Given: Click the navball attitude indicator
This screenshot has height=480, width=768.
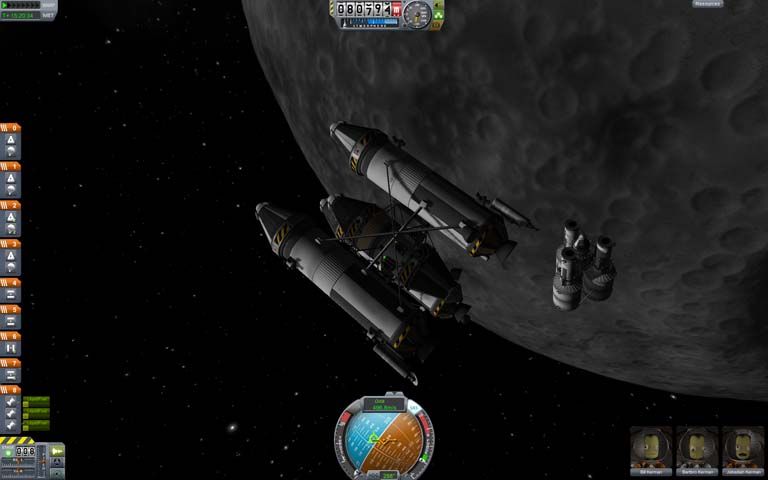Looking at the screenshot, I should click(384, 440).
